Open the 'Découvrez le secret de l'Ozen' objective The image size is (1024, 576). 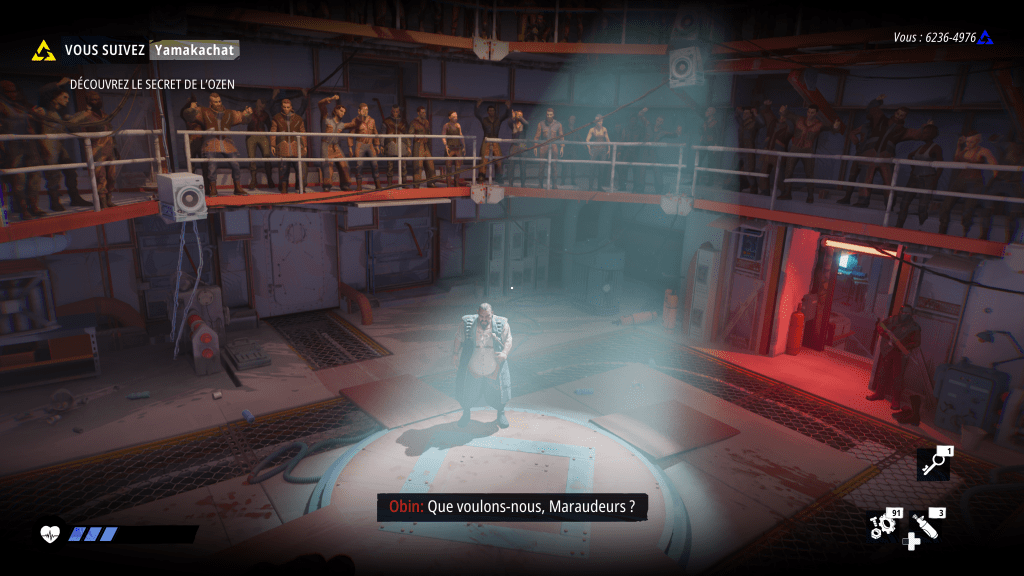point(152,84)
